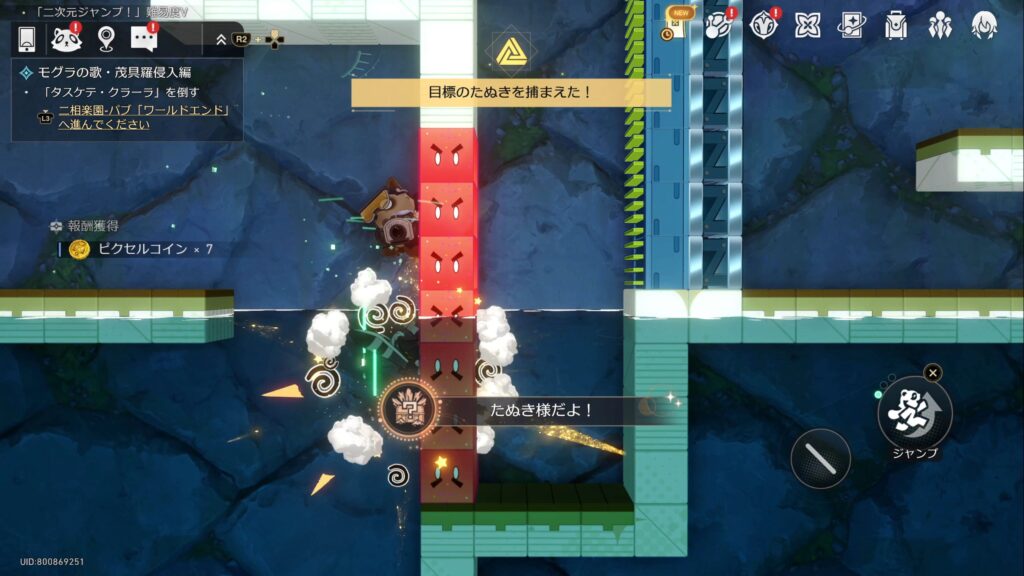
Task: Open the chat speech bubble
Action: pos(145,39)
